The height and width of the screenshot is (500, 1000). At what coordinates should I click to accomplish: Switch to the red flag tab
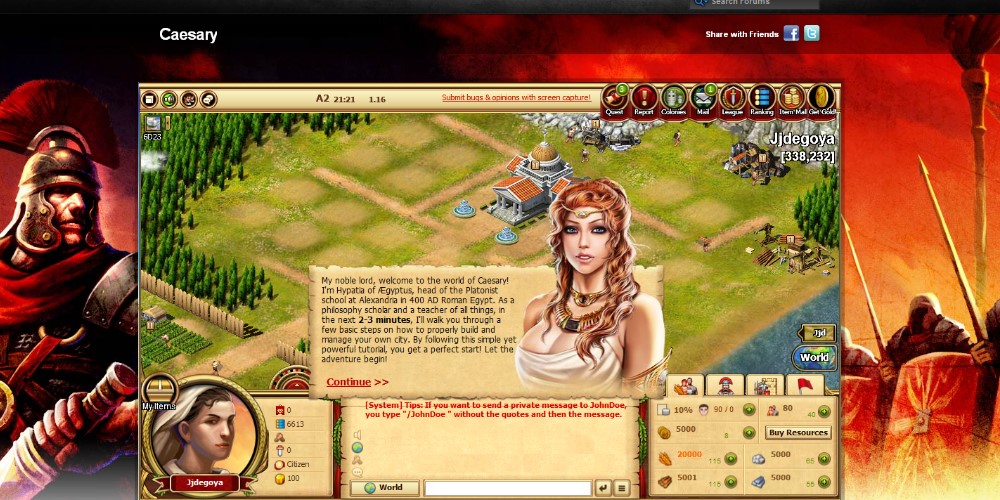click(x=805, y=385)
